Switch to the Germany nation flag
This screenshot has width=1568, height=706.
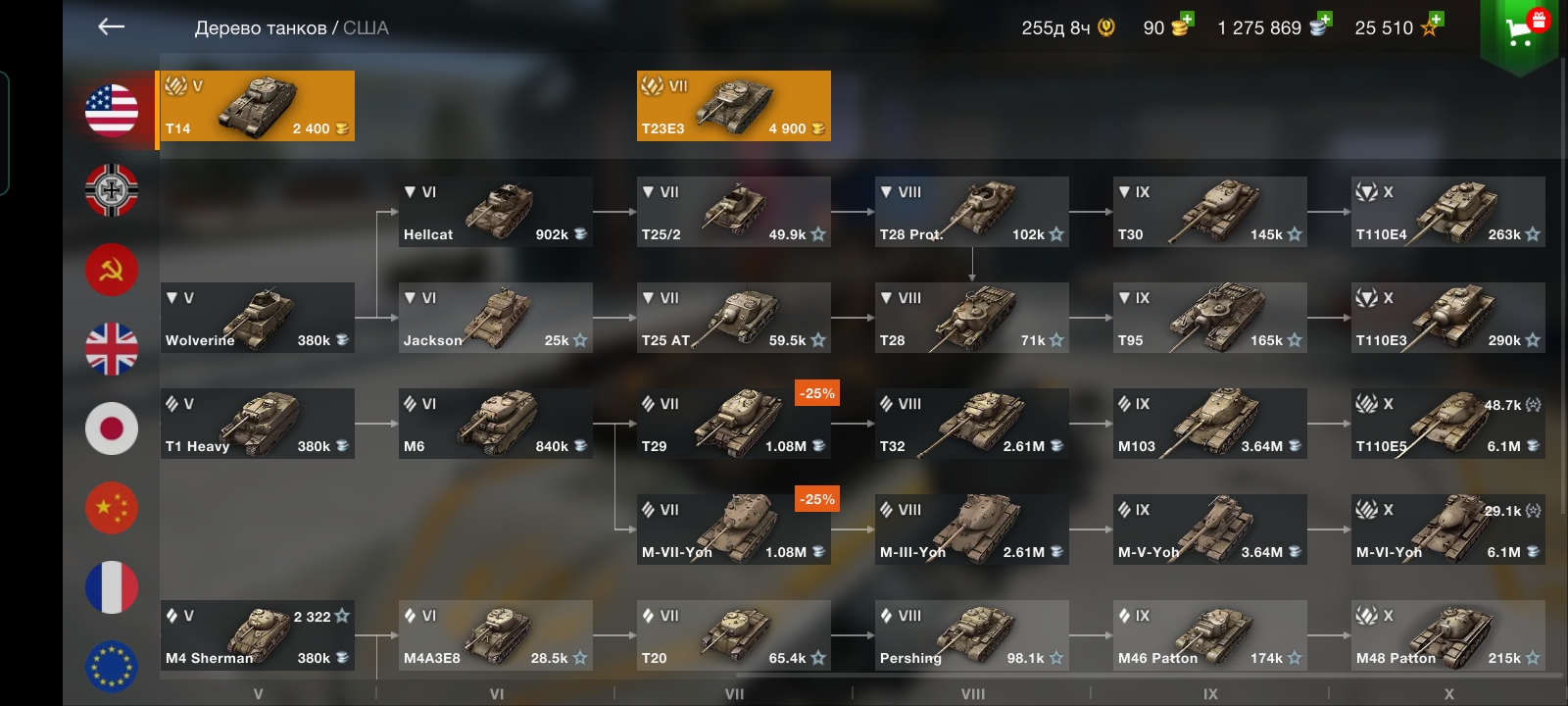pyautogui.click(x=112, y=189)
